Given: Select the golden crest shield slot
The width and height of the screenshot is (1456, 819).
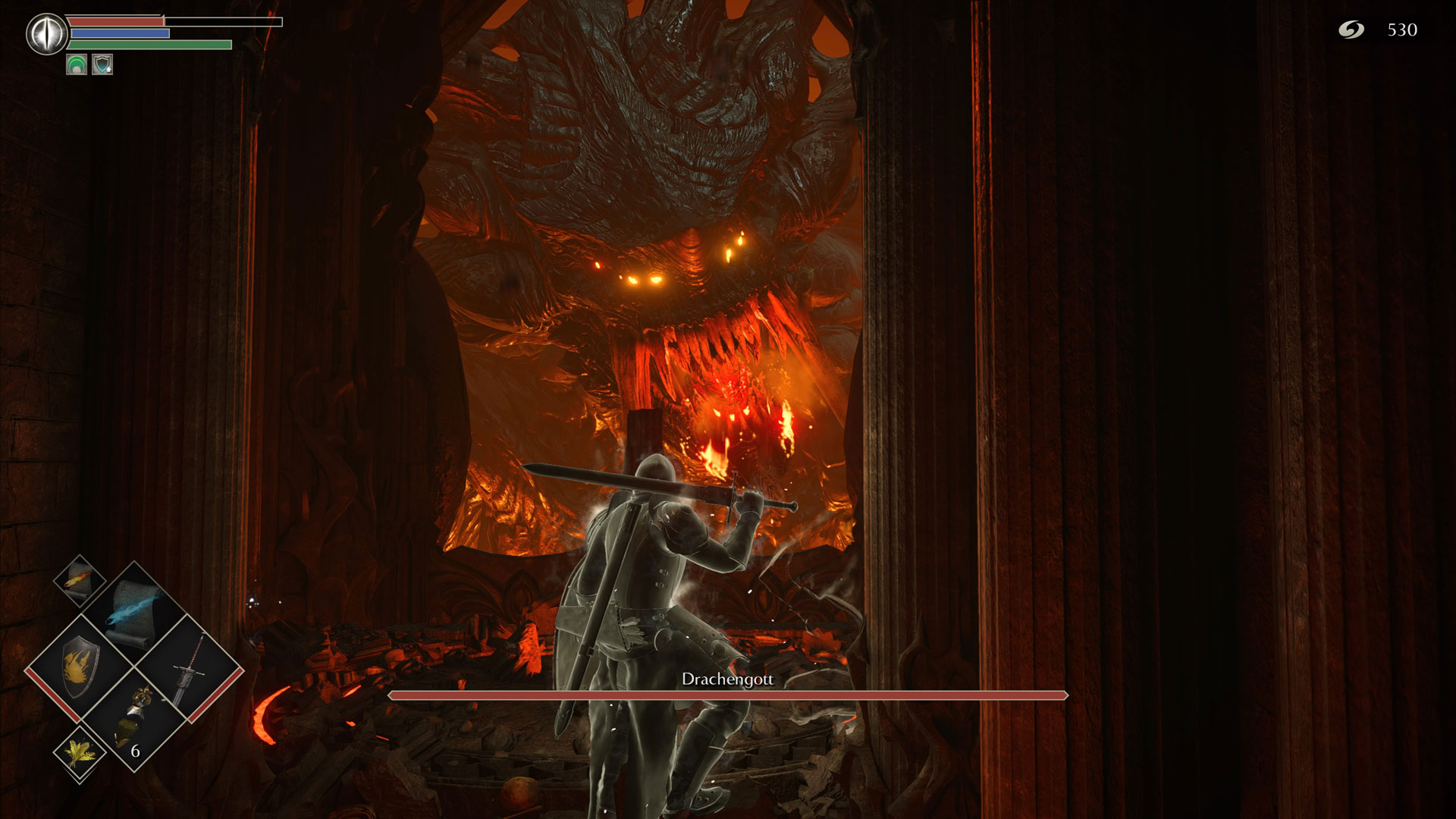Looking at the screenshot, I should coord(79,669).
